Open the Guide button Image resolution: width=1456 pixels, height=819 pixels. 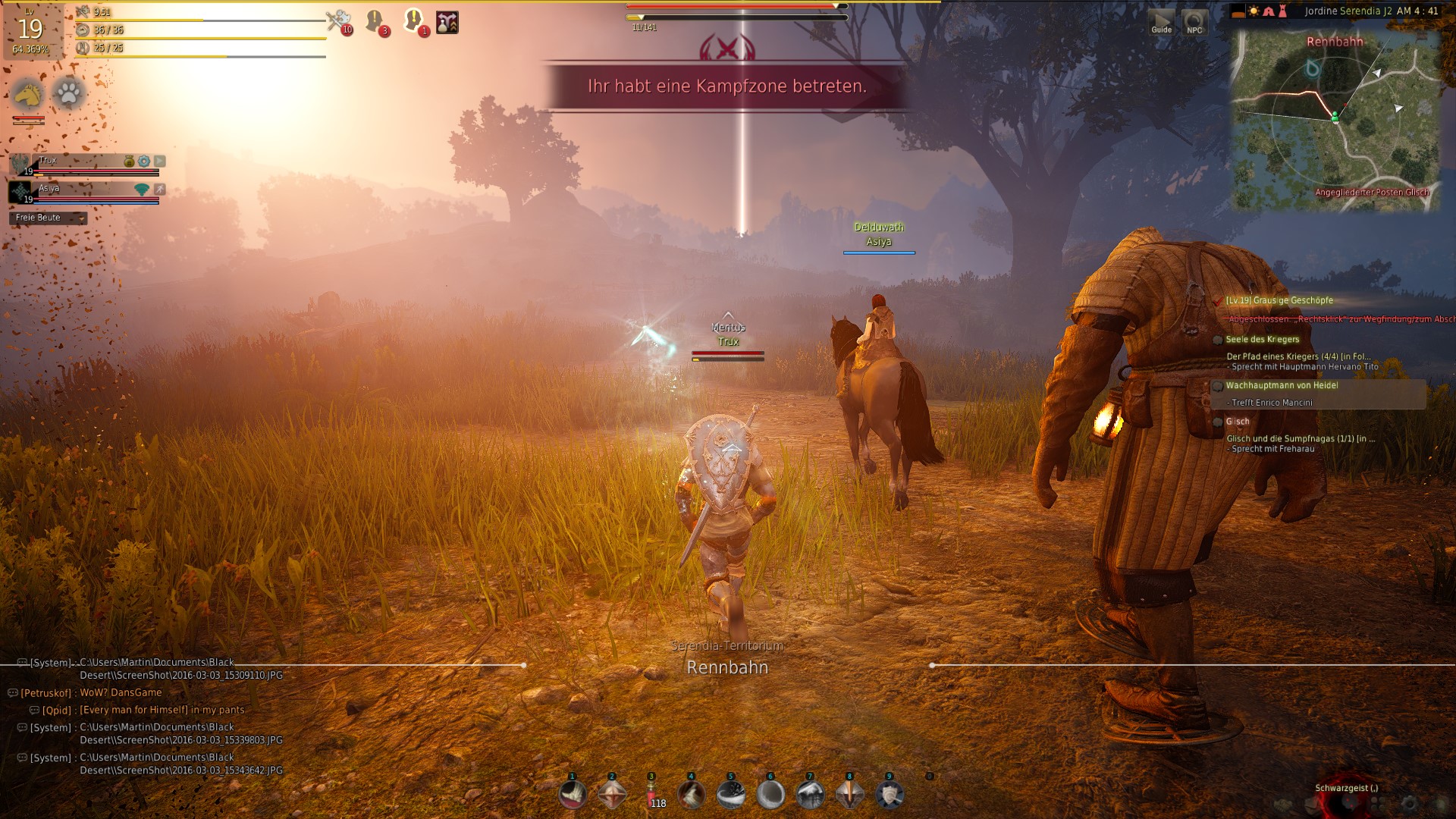click(1161, 21)
